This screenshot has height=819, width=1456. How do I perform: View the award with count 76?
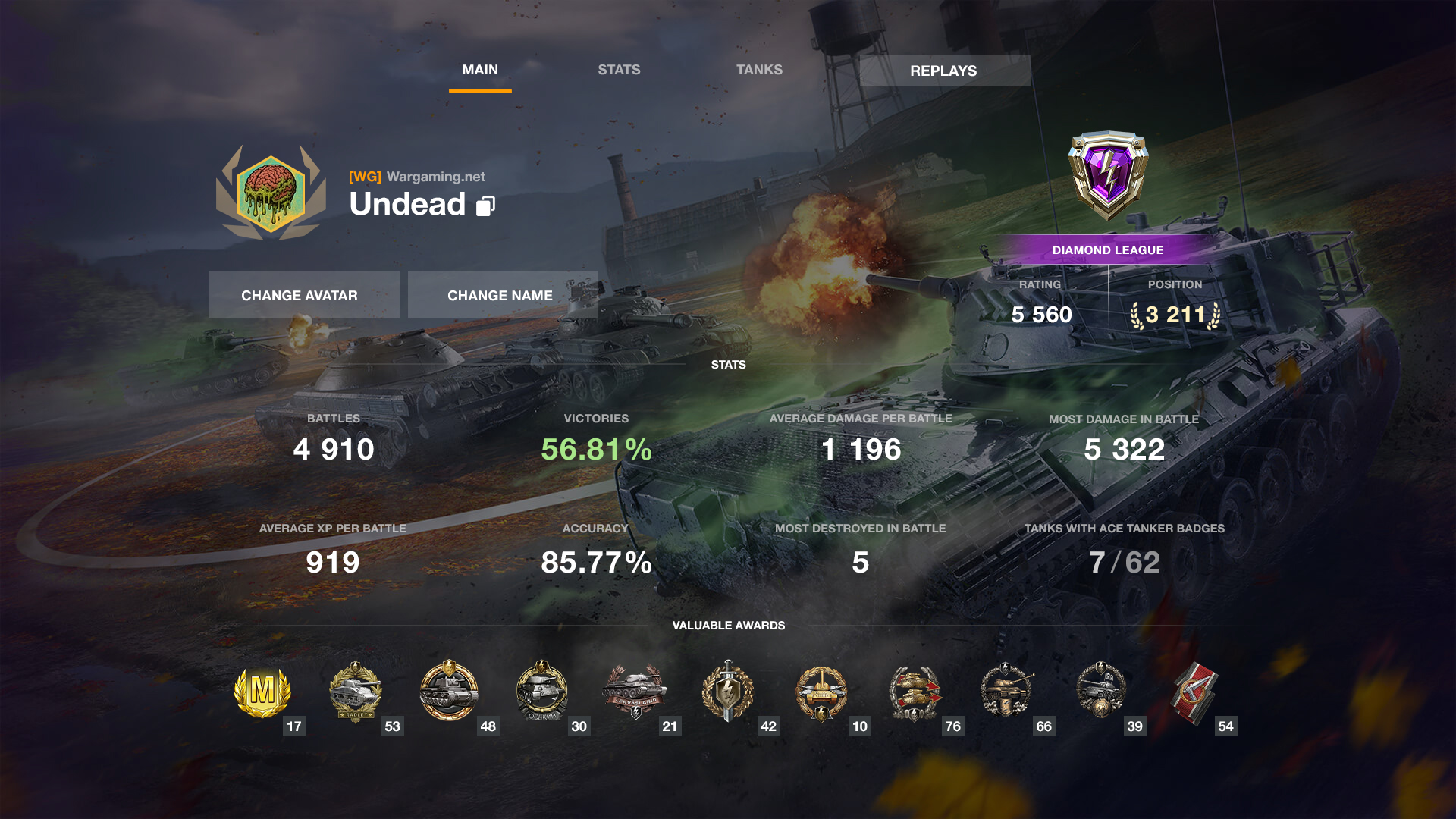click(x=915, y=692)
